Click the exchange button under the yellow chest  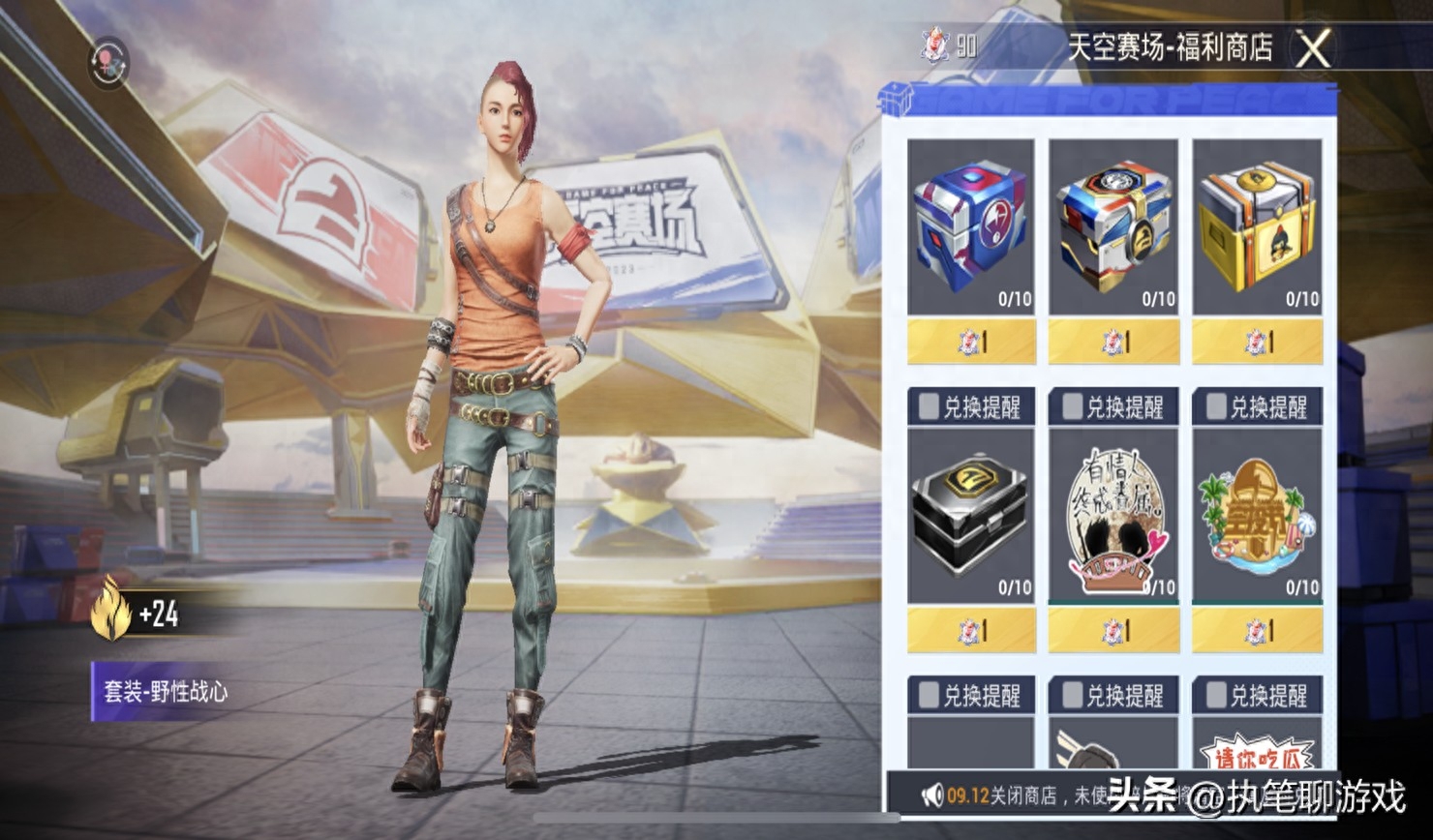[x=1259, y=341]
